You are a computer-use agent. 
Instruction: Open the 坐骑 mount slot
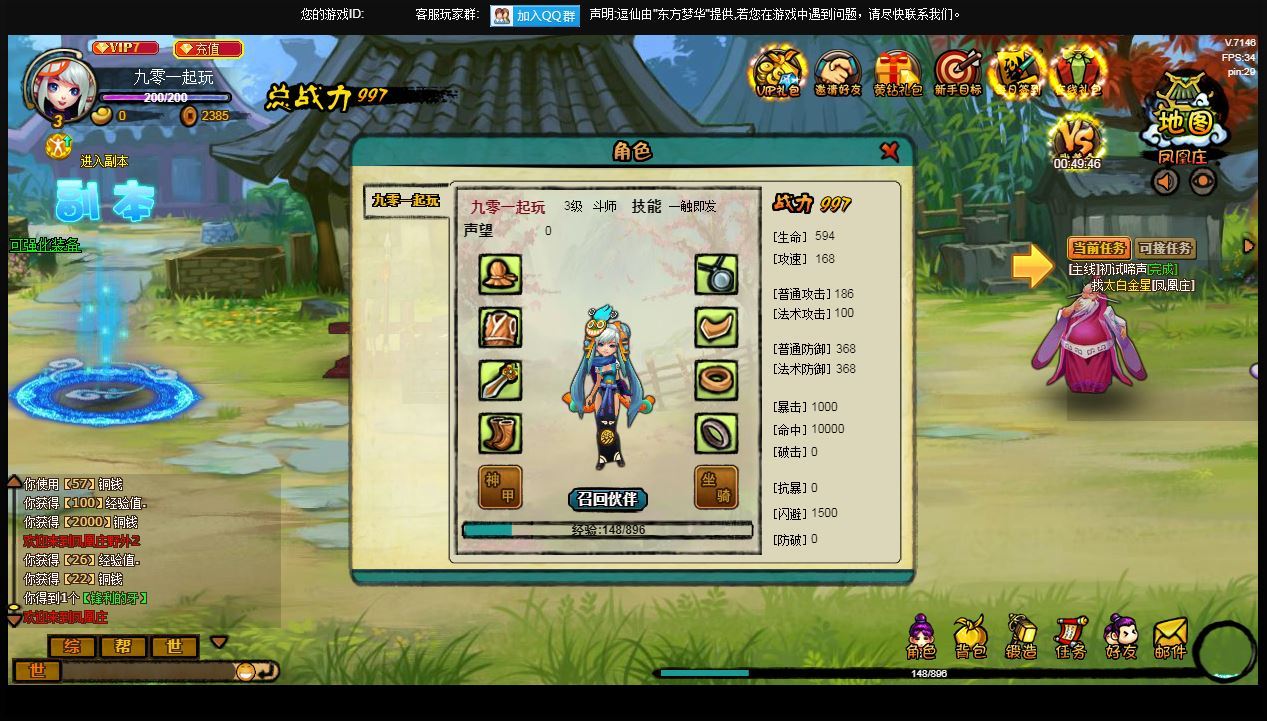[x=716, y=487]
